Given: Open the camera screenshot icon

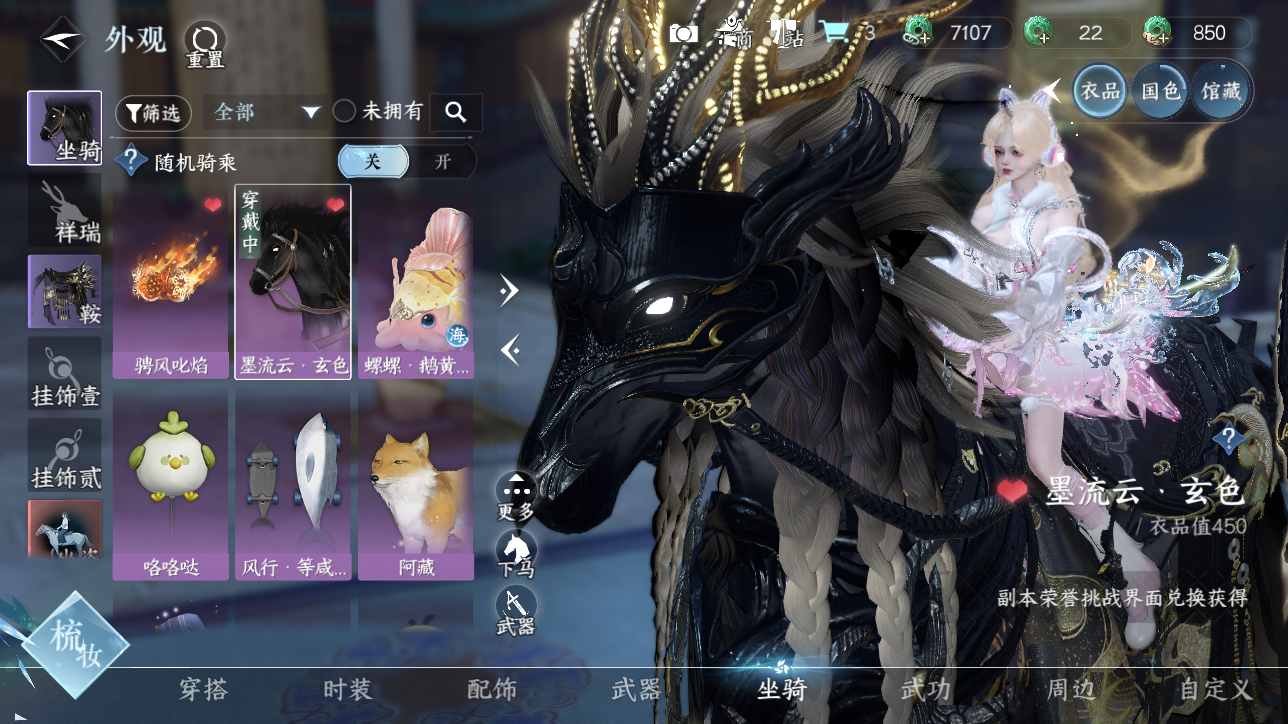Looking at the screenshot, I should coord(684,33).
